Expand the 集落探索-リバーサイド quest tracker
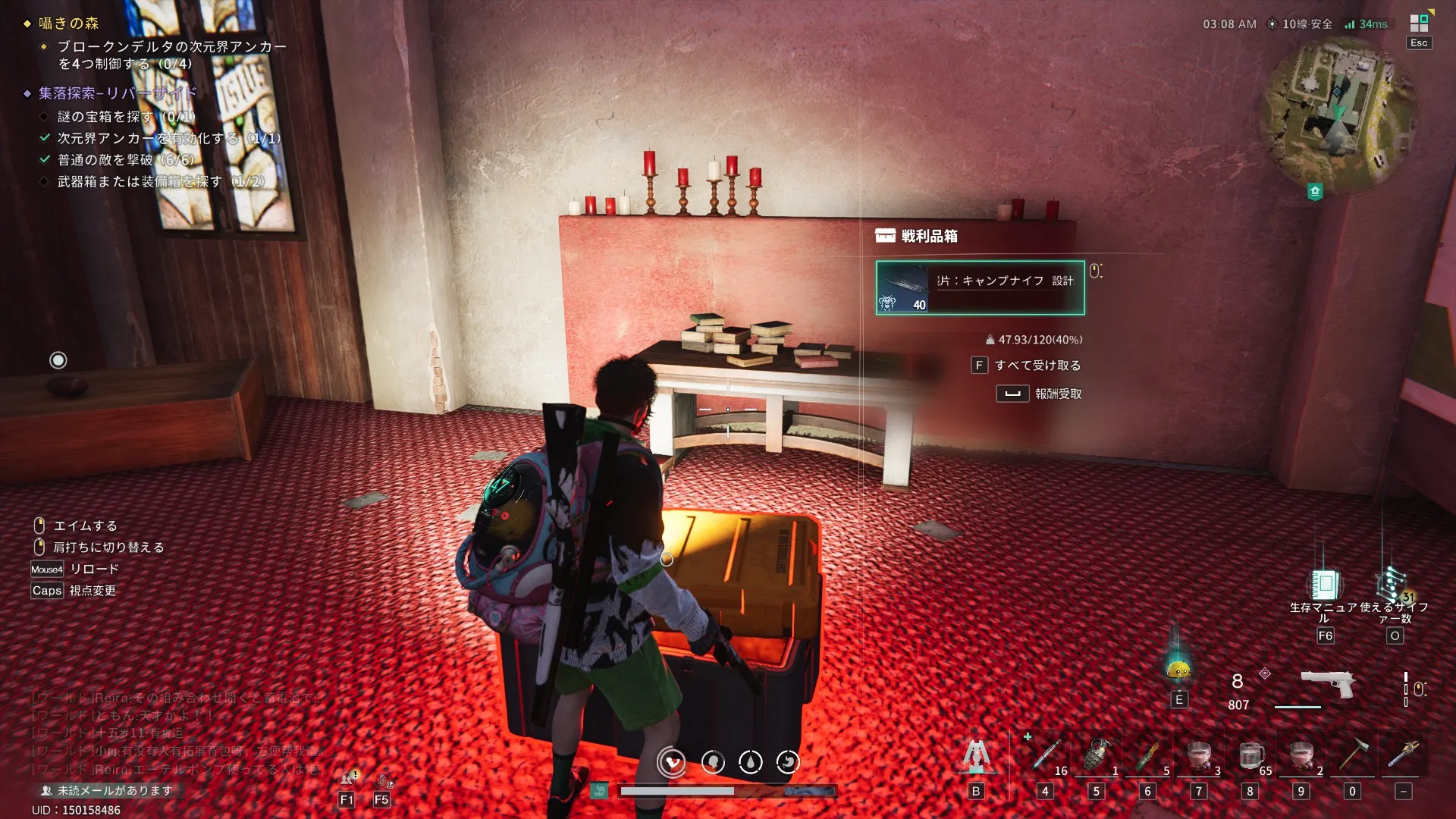This screenshot has width=1456, height=819. point(118,93)
